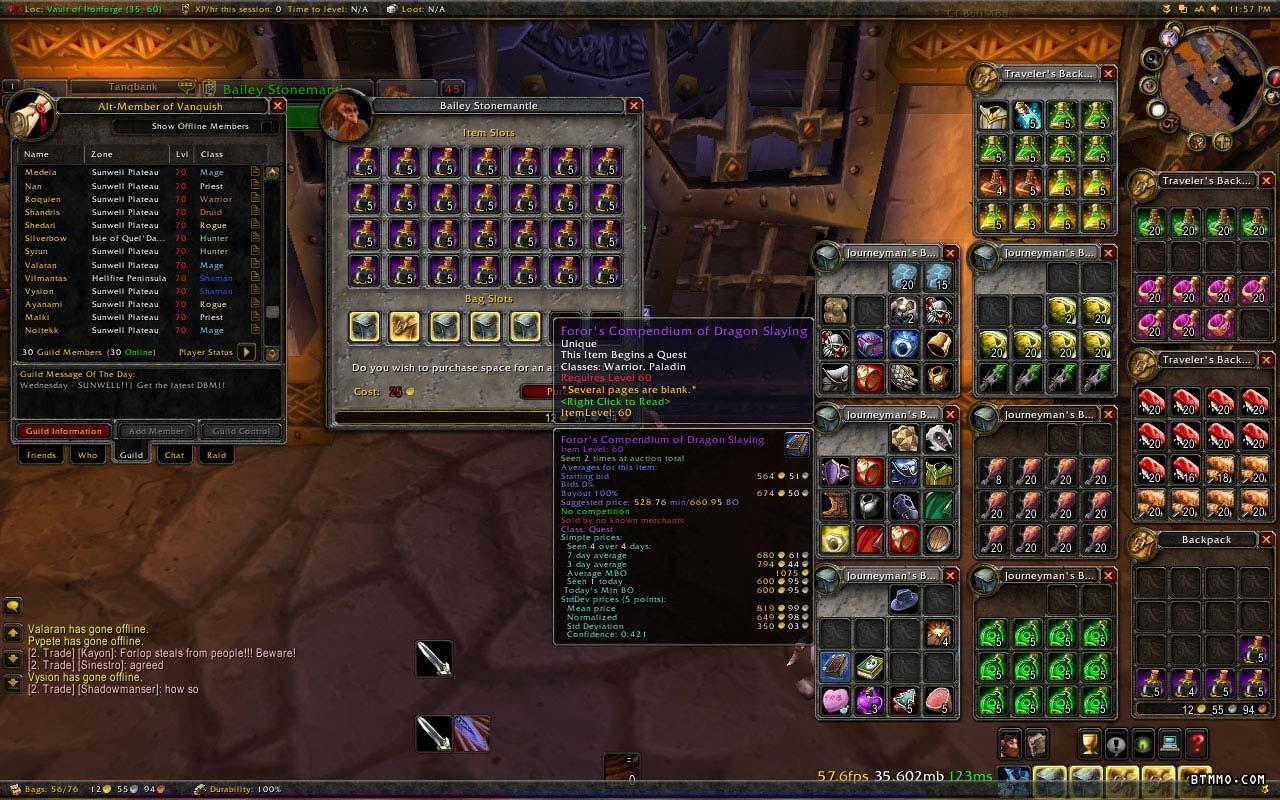Open the chat menu speech bubble button
The width and height of the screenshot is (1280, 800).
coord(13,605)
